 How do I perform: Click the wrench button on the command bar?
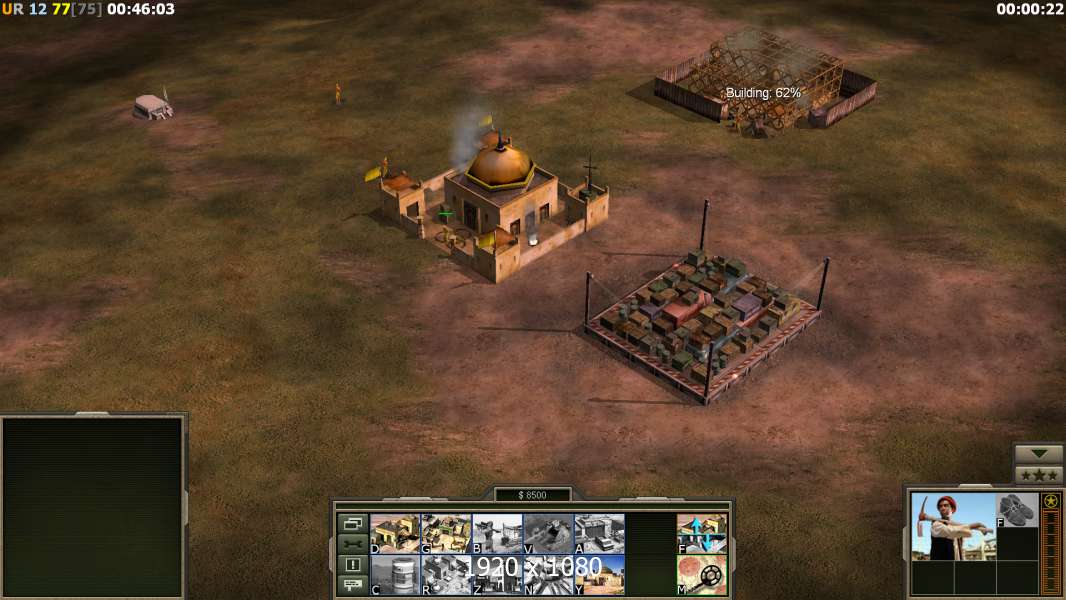coord(352,544)
